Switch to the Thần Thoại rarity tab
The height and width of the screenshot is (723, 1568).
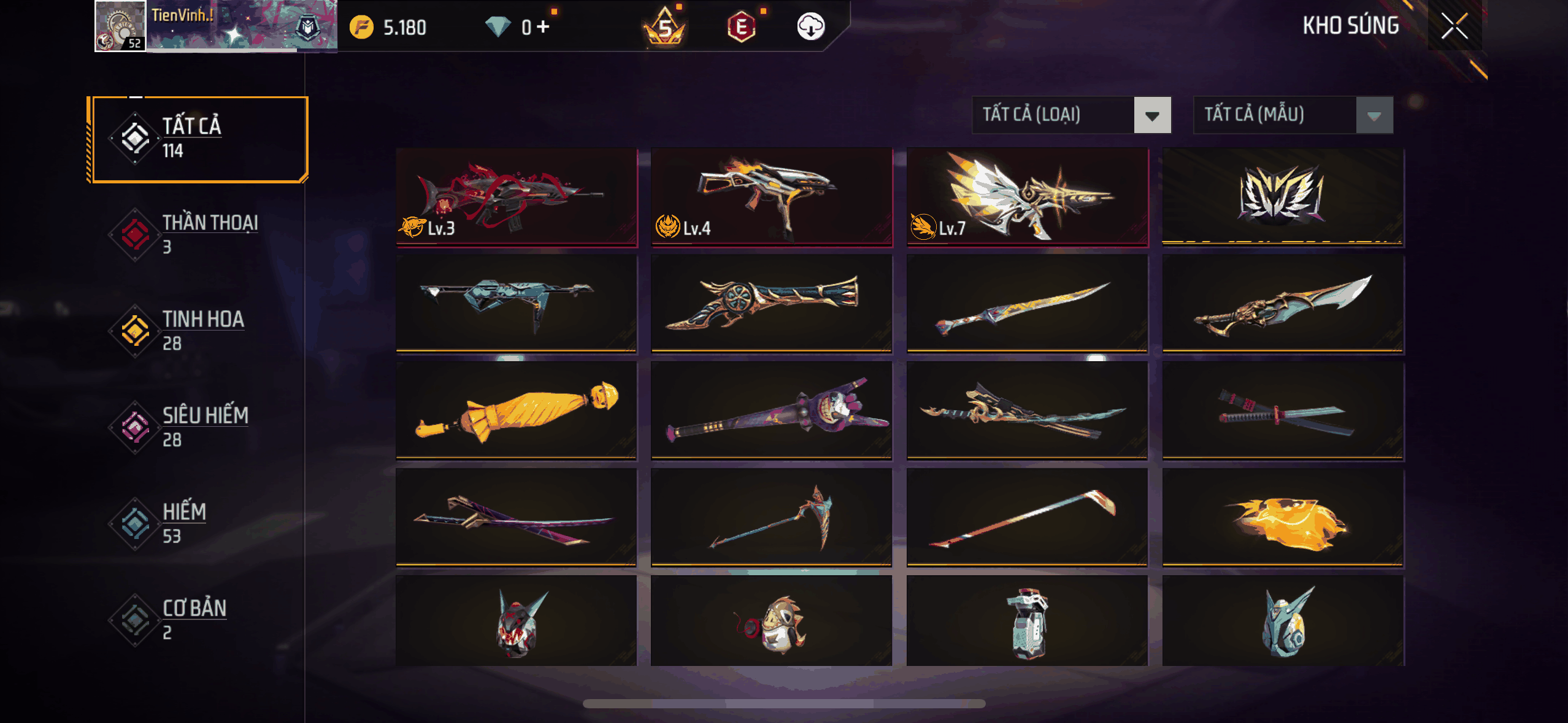(x=198, y=234)
